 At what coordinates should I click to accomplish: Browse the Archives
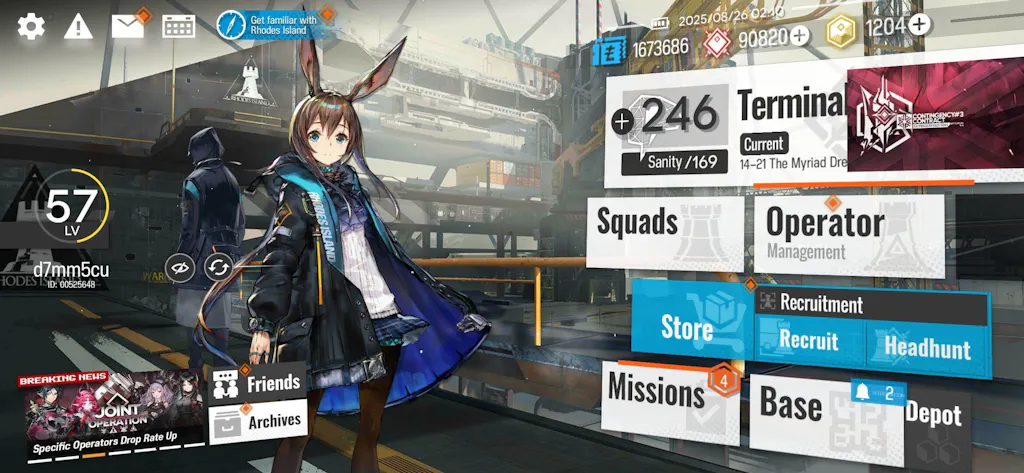click(258, 421)
